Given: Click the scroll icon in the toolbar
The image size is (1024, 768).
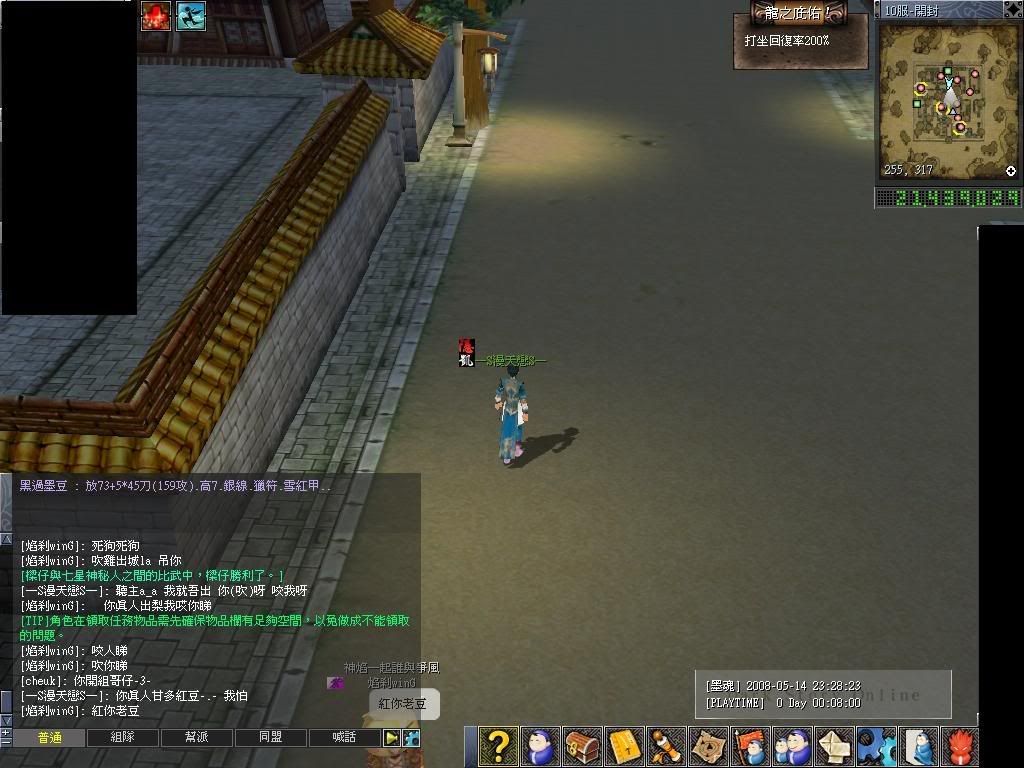Looking at the screenshot, I should [666, 747].
